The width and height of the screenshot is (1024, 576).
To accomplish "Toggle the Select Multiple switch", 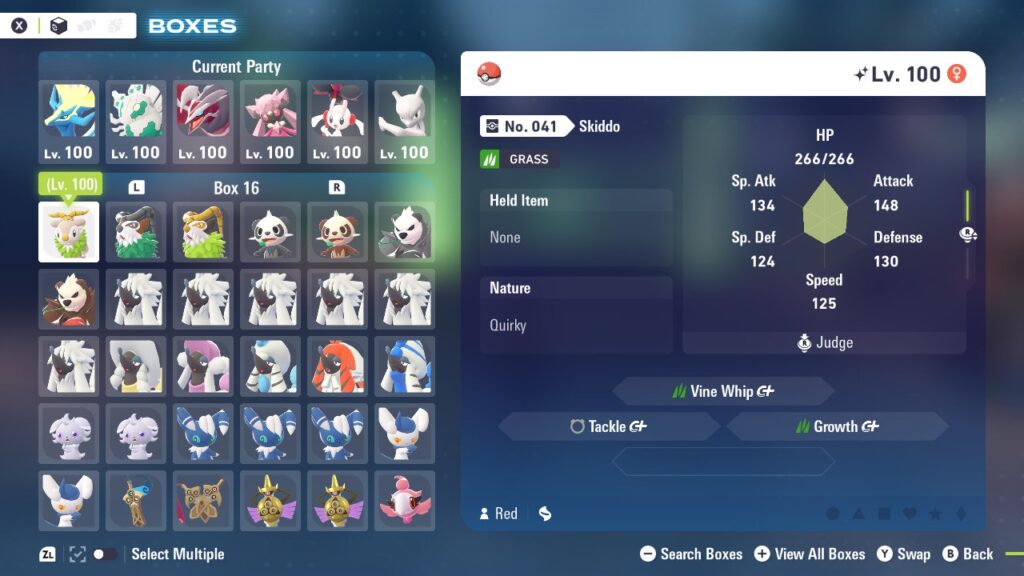I will [104, 554].
